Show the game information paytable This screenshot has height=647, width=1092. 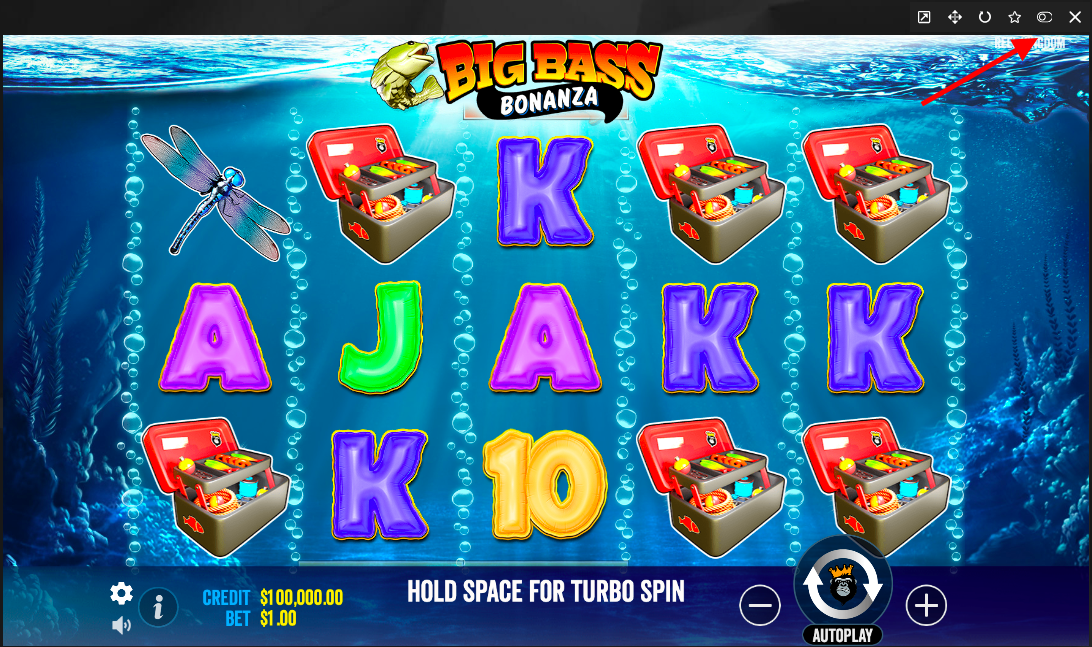click(158, 607)
